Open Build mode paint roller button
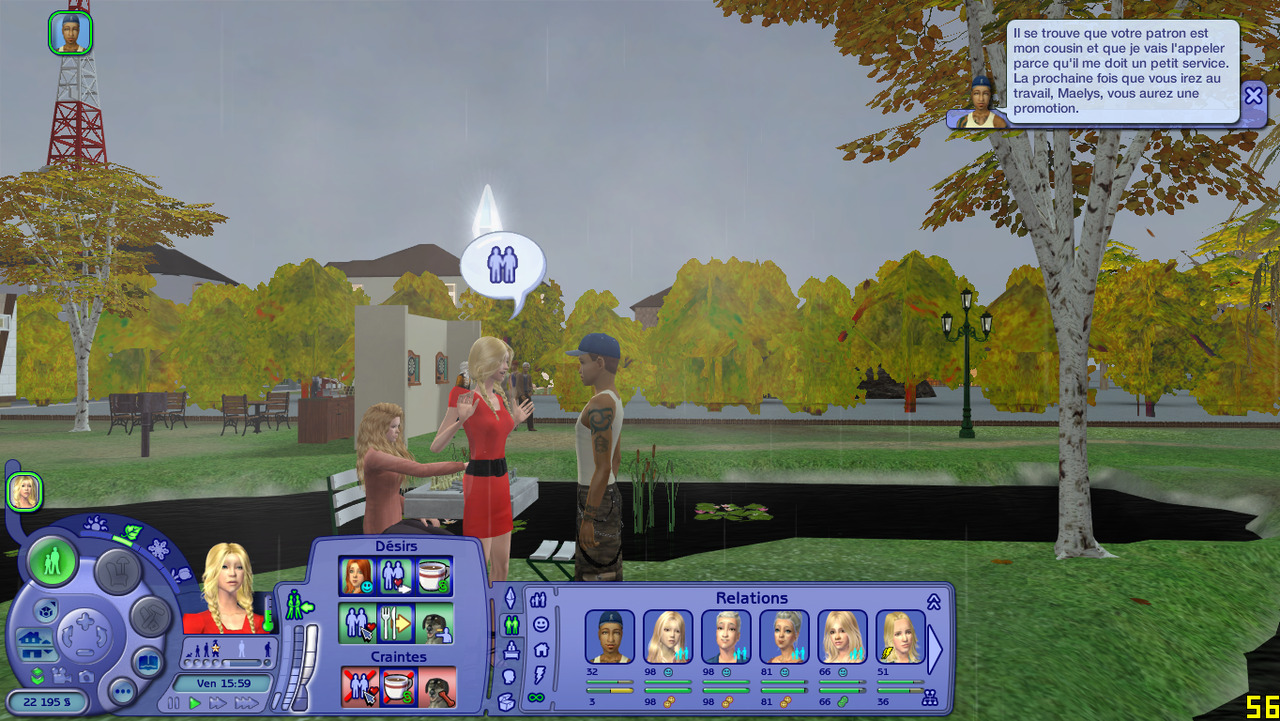 point(151,616)
